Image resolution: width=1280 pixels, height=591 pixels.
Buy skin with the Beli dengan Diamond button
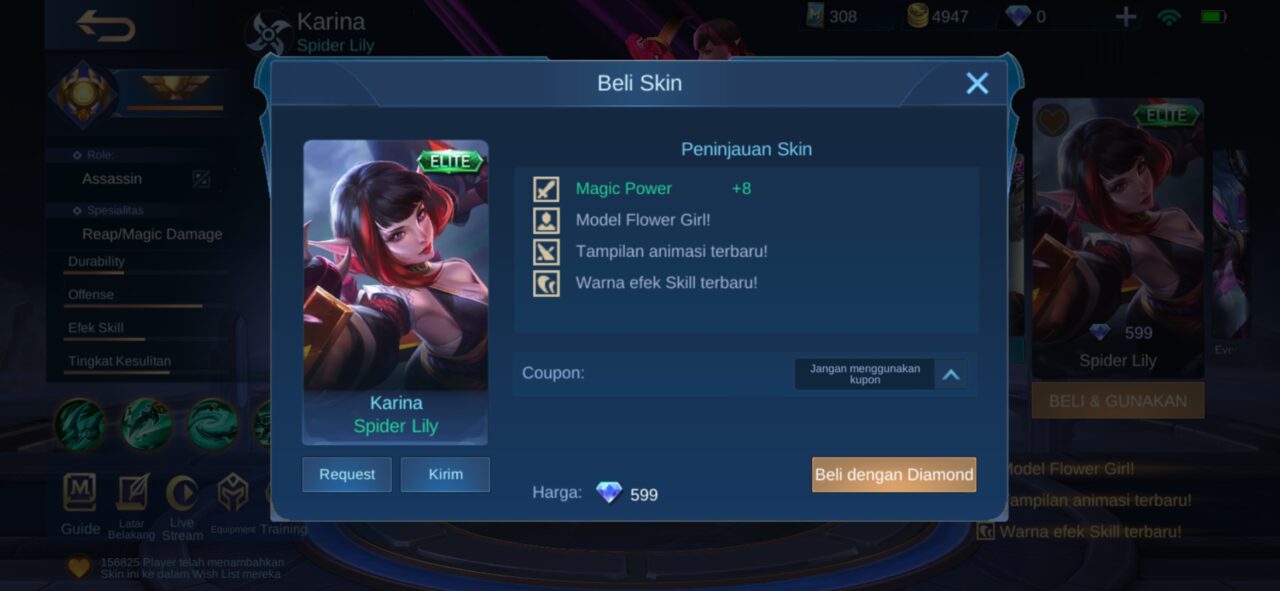(x=894, y=475)
